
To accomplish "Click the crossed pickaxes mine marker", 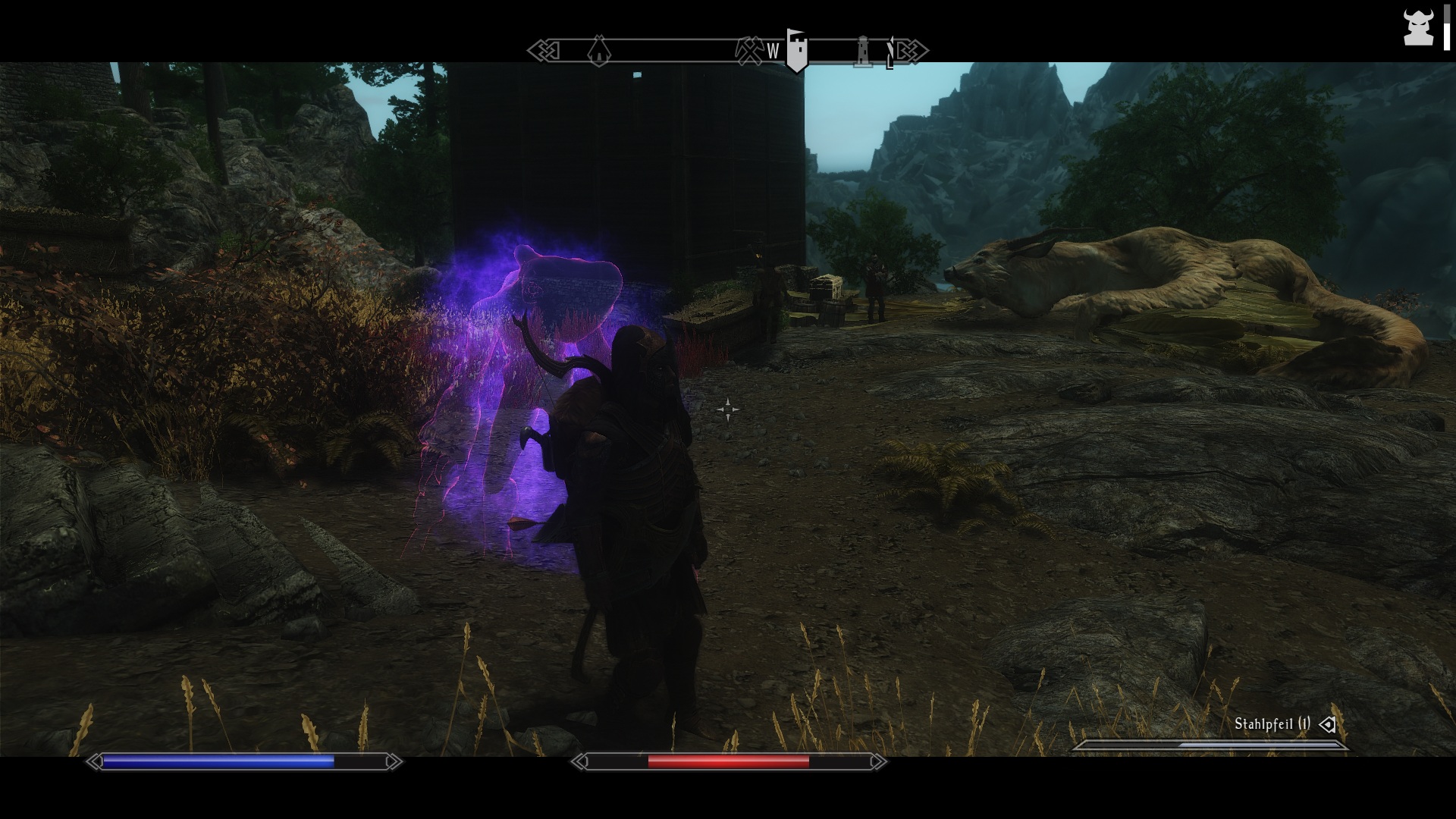I will coord(749,50).
